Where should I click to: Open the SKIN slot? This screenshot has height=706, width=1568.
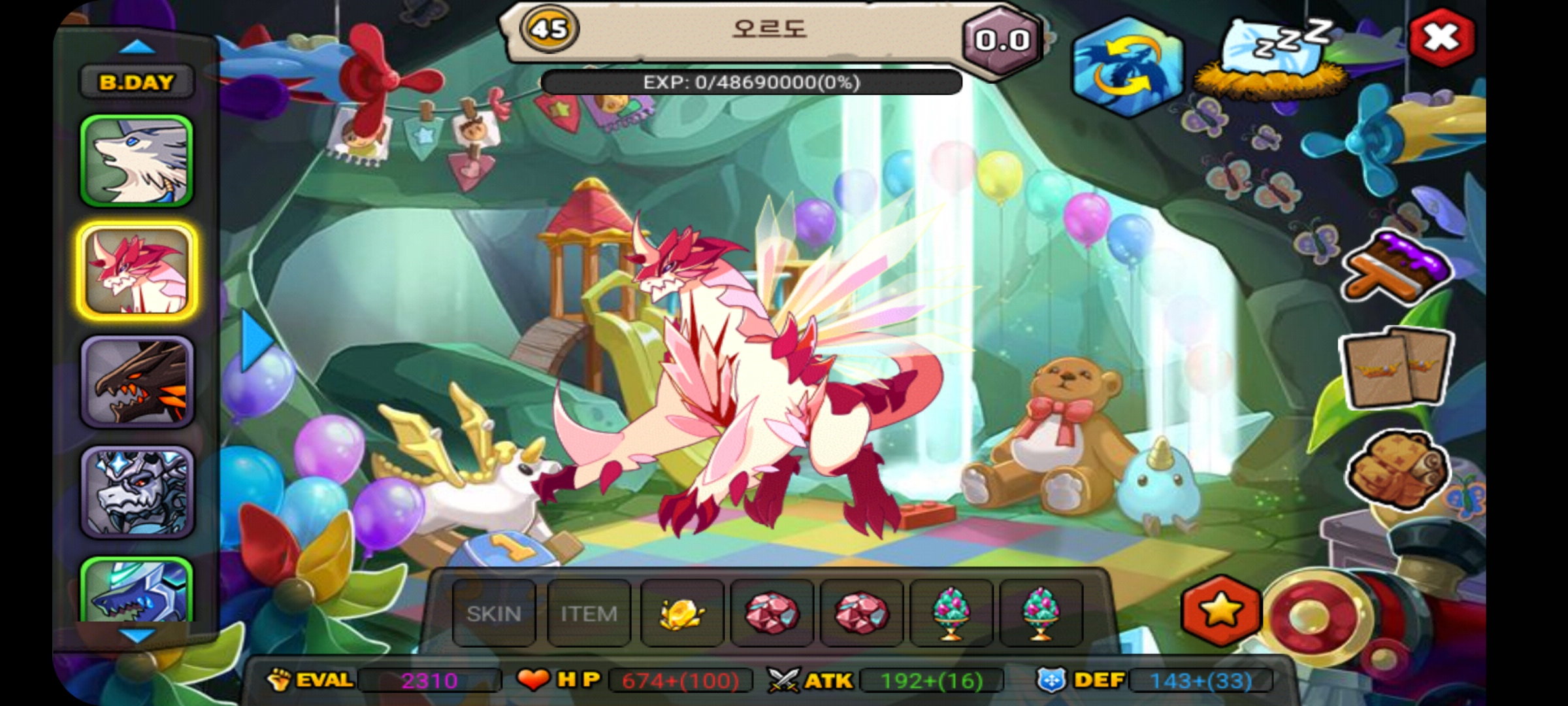click(494, 613)
